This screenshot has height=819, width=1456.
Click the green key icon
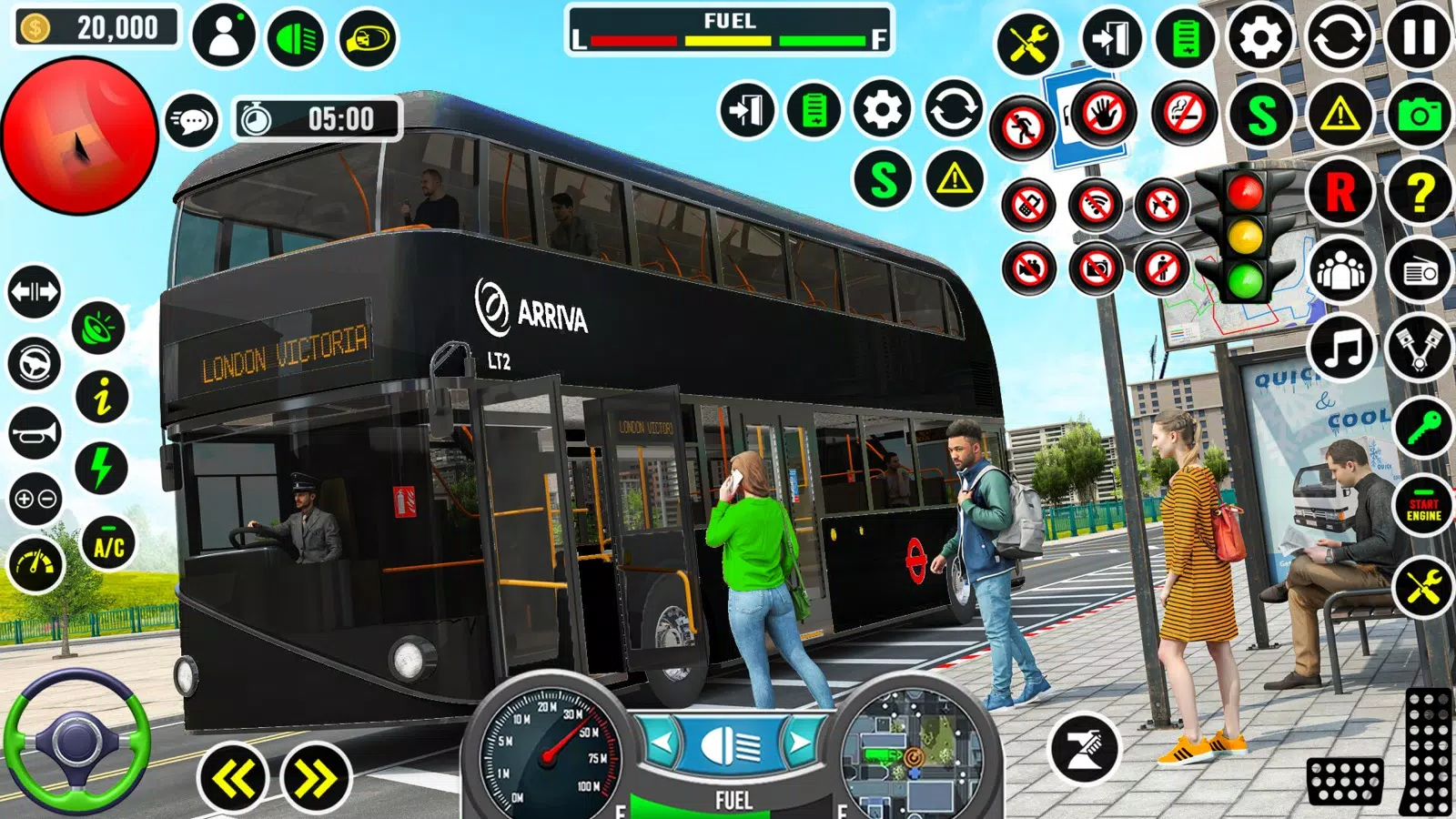[x=1422, y=428]
